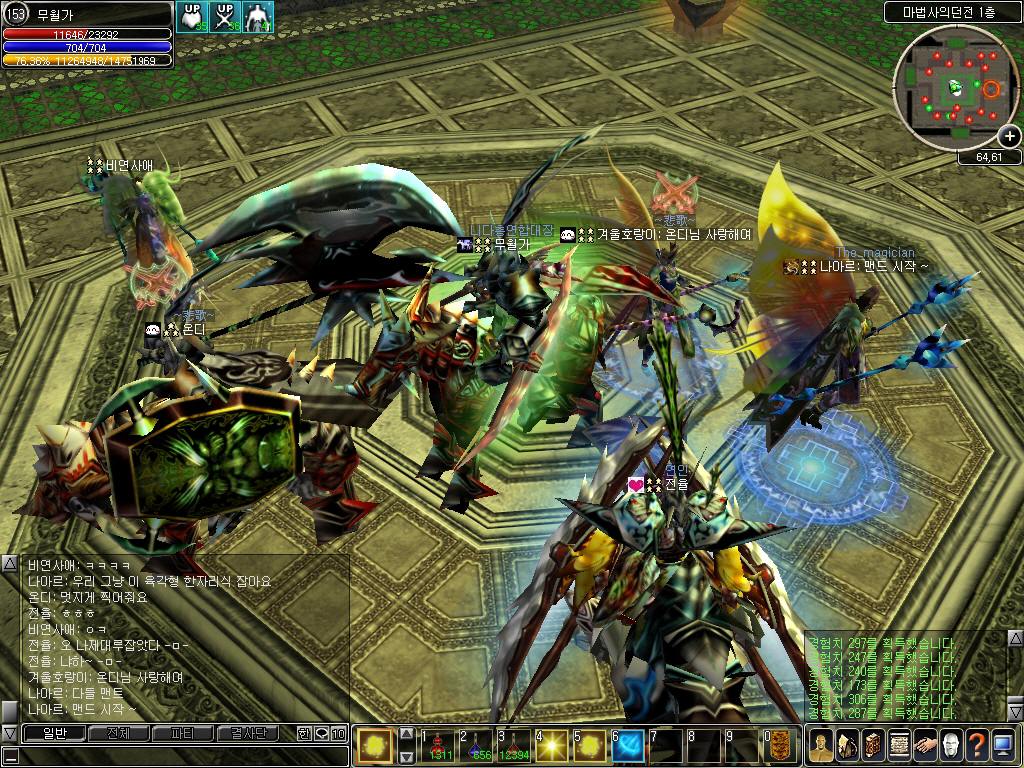The height and width of the screenshot is (768, 1024).
Task: Click the speech bubble chat button
Action: point(321,733)
